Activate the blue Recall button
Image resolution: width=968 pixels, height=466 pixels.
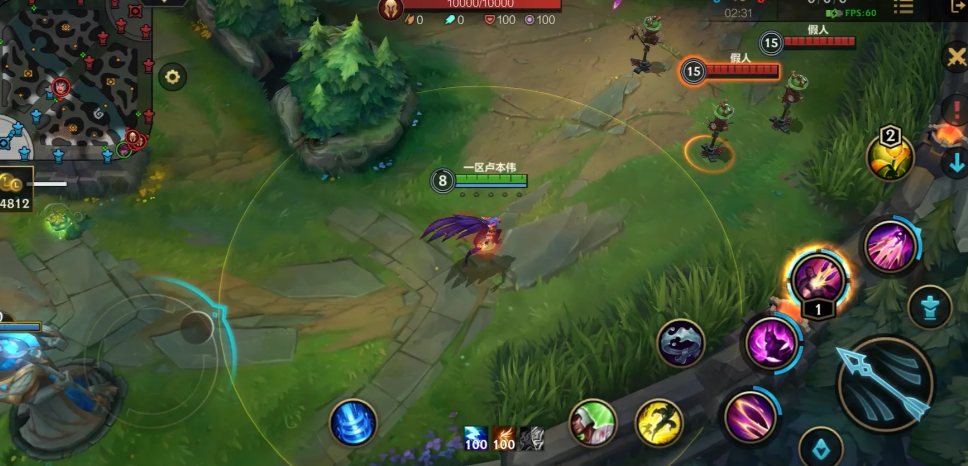pyautogui.click(x=353, y=422)
